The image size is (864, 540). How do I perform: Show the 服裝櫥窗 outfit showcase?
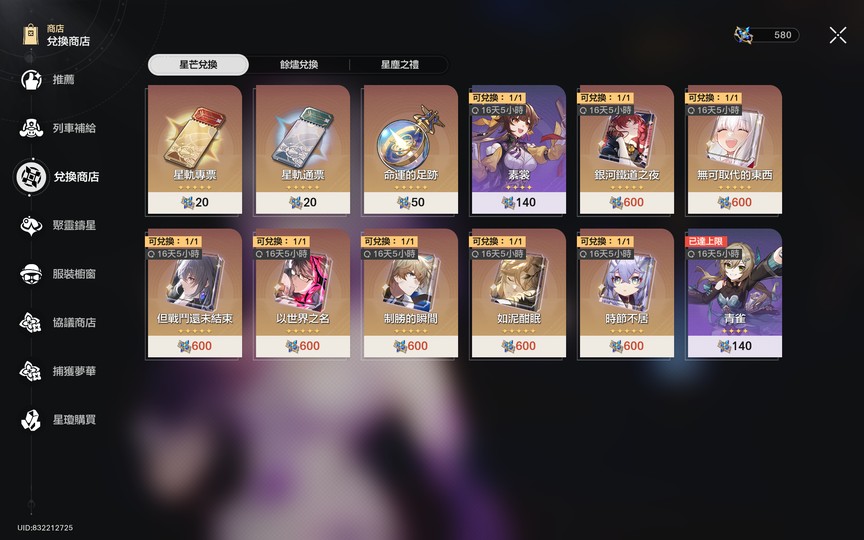73,274
